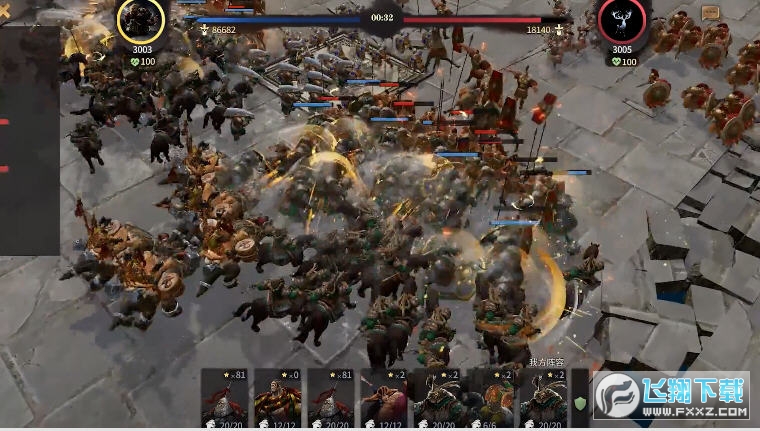The height and width of the screenshot is (431, 760).
Task: Pick the ×2 unit card showing 12/12
Action: tap(384, 400)
